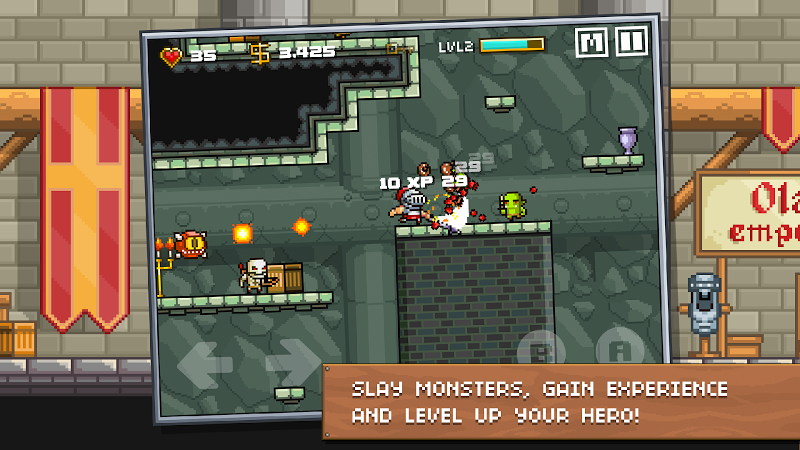This screenshot has width=800, height=450.
Task: Pause the game with the pause button
Action: 631,41
